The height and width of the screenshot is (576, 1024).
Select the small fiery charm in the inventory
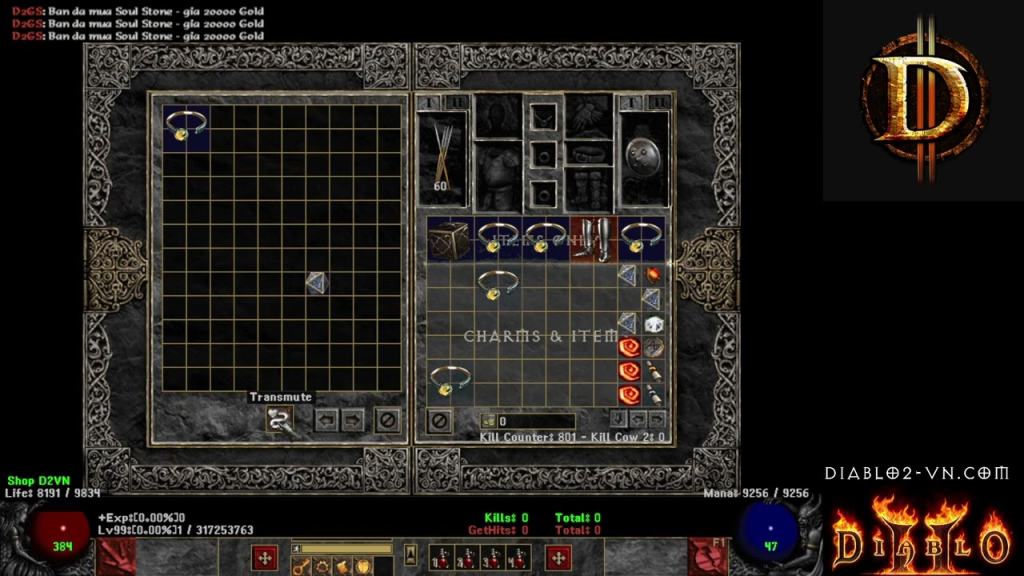653,273
